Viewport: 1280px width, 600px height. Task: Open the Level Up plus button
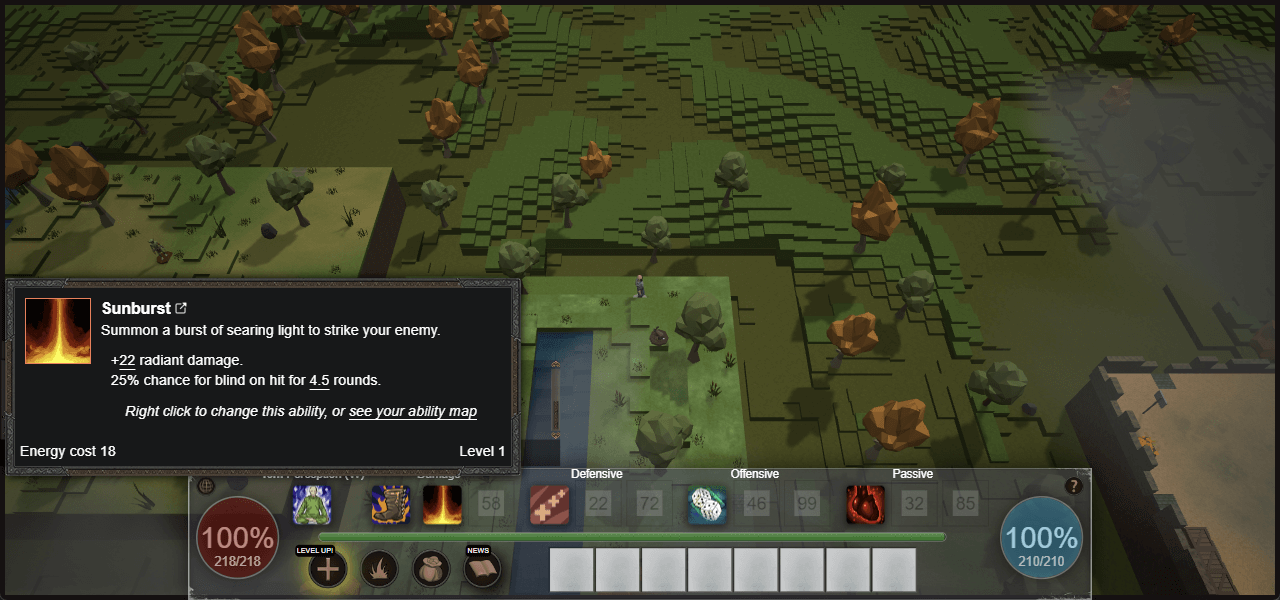click(x=328, y=569)
